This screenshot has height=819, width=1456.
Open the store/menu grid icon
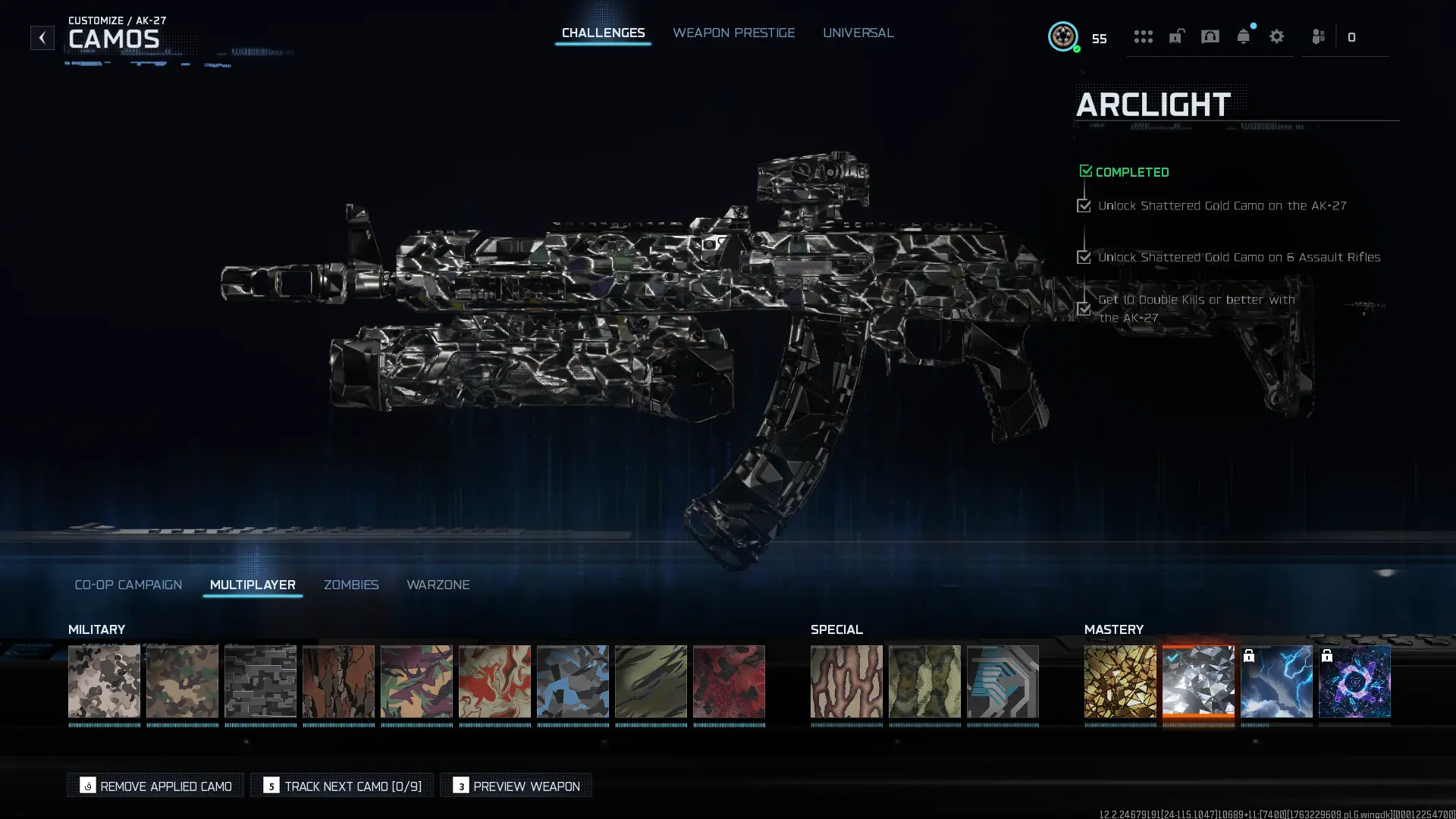pyautogui.click(x=1144, y=36)
